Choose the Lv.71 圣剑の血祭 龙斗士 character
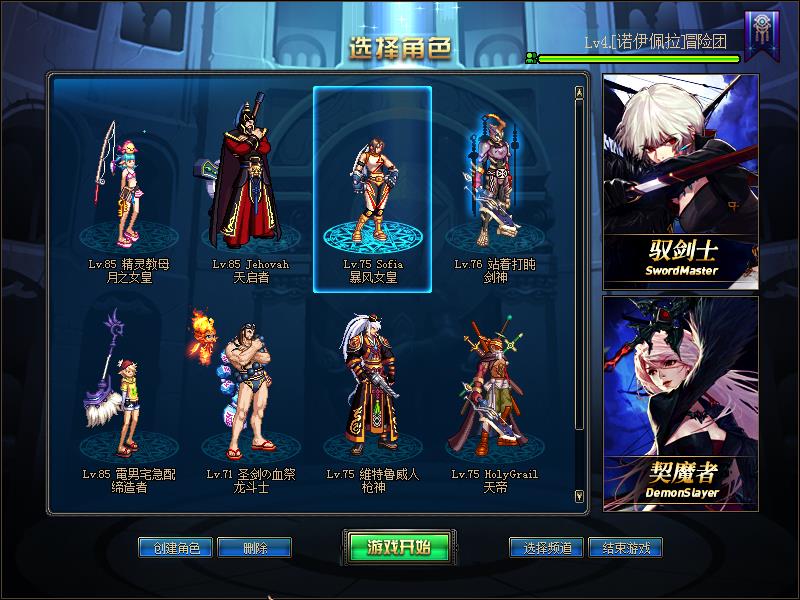The width and height of the screenshot is (800, 600). pos(250,400)
